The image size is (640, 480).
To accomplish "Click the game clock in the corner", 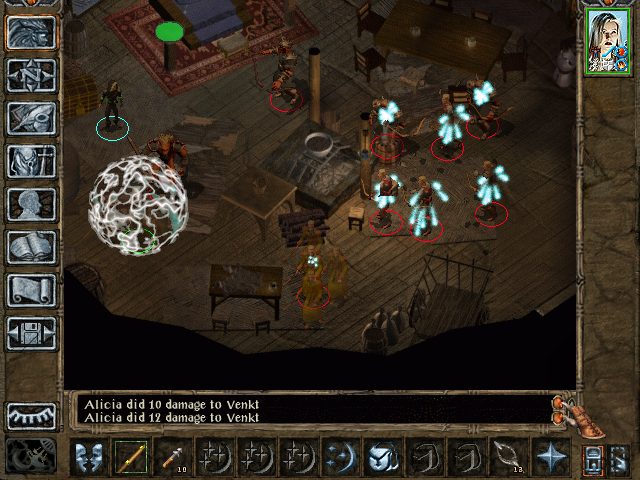I will click(x=32, y=456).
